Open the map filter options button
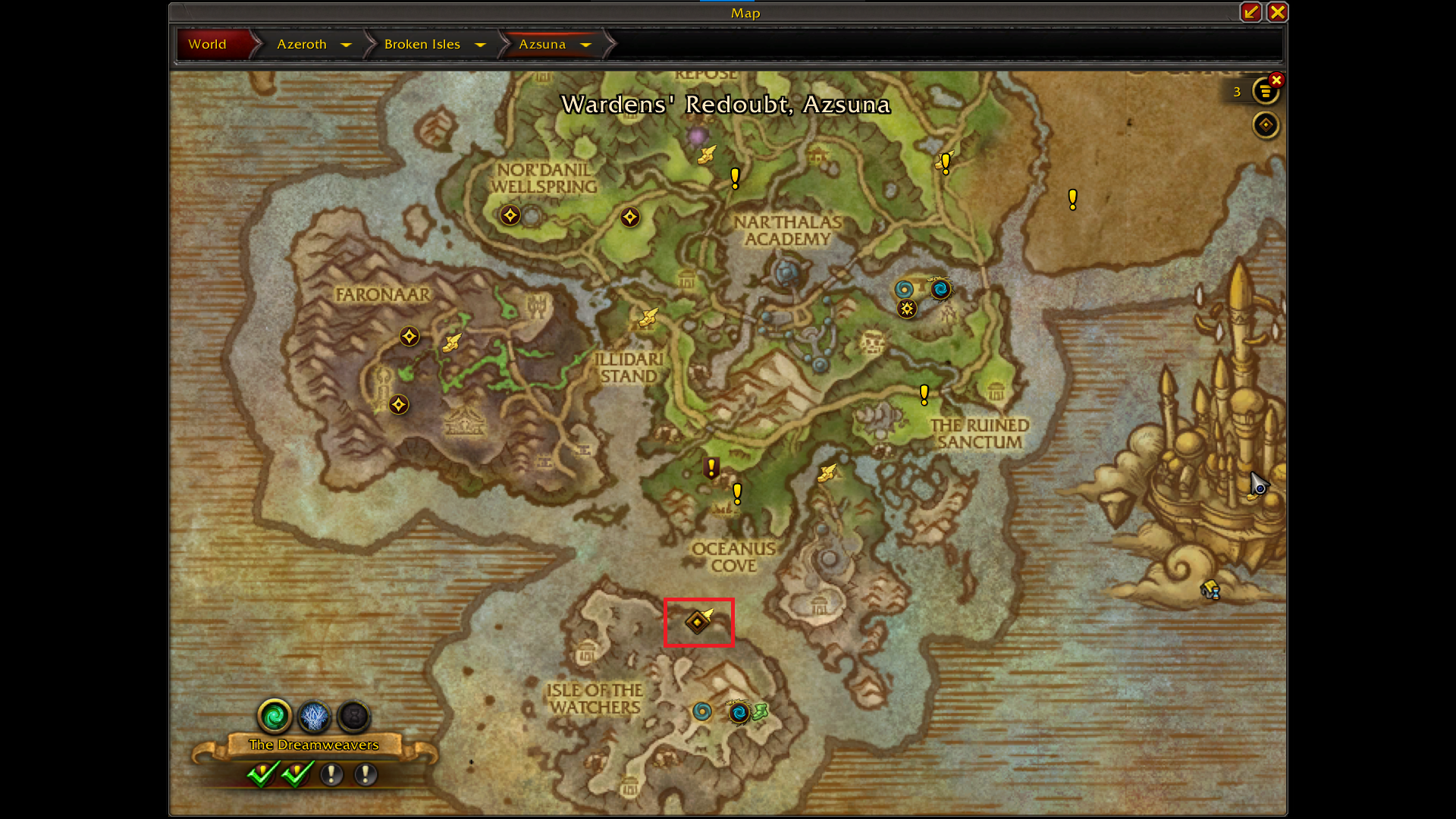Viewport: 1456px width, 819px height. (x=1264, y=93)
